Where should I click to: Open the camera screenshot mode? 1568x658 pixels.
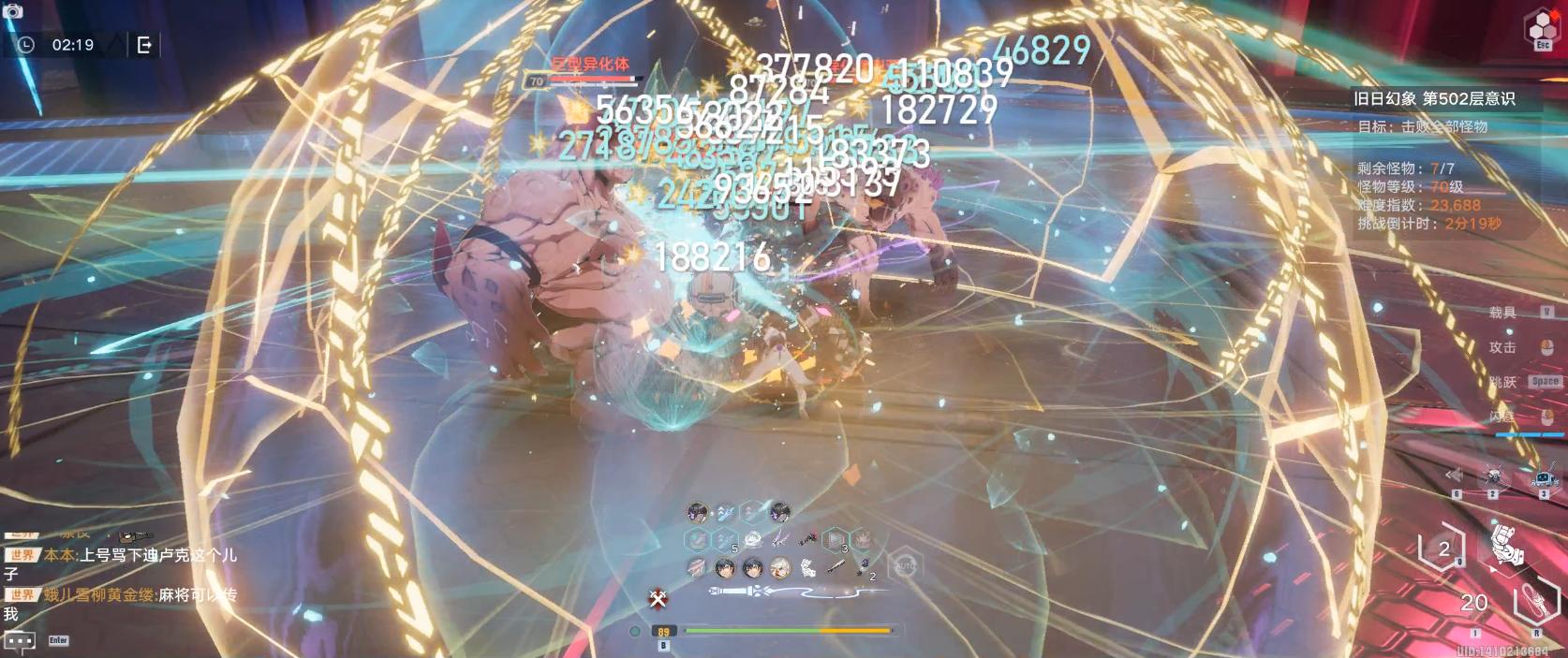tap(13, 11)
